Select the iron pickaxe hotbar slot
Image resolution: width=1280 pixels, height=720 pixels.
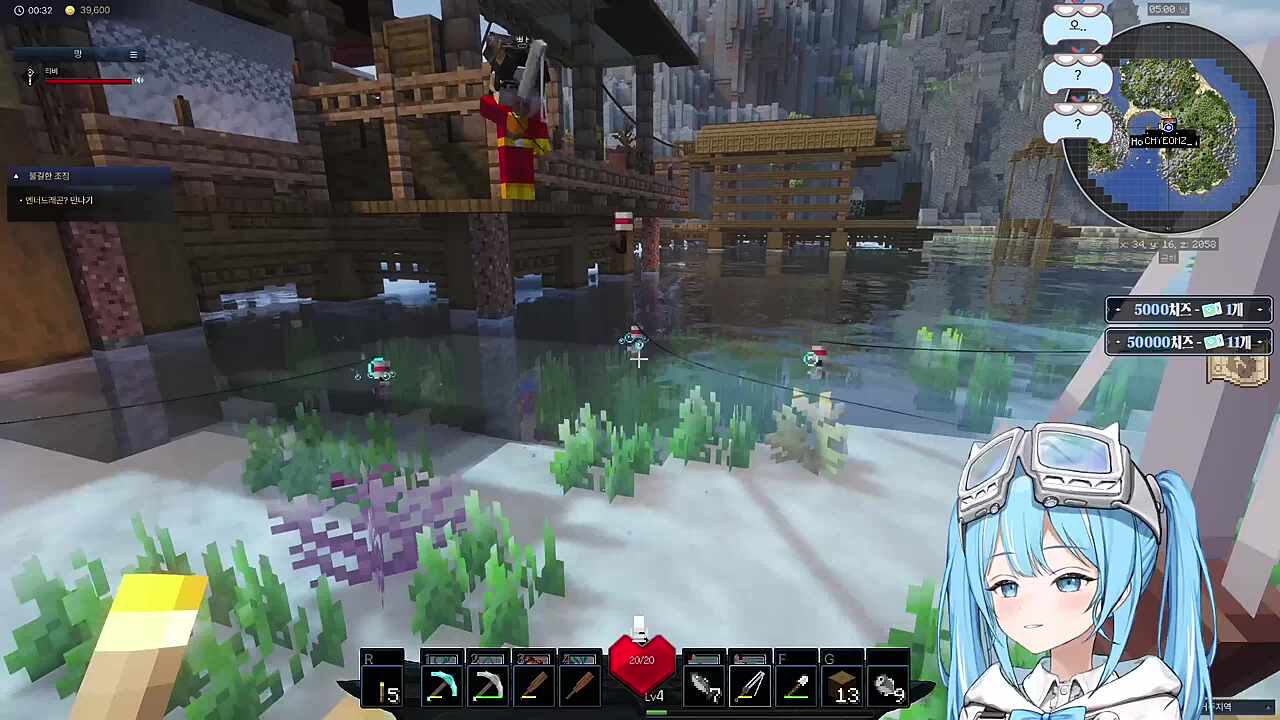(x=487, y=686)
